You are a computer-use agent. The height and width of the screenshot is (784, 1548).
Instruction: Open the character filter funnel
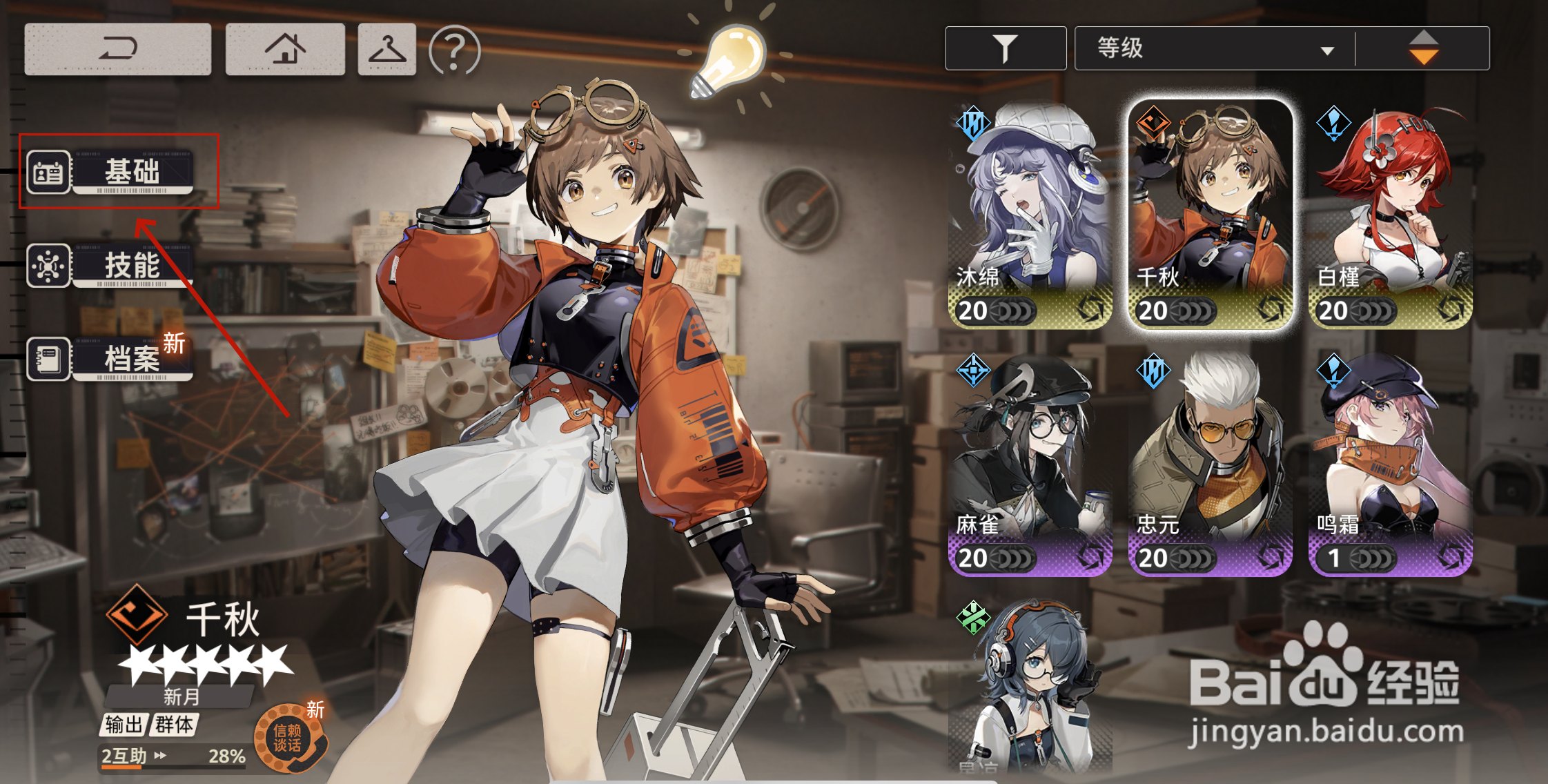click(1005, 48)
